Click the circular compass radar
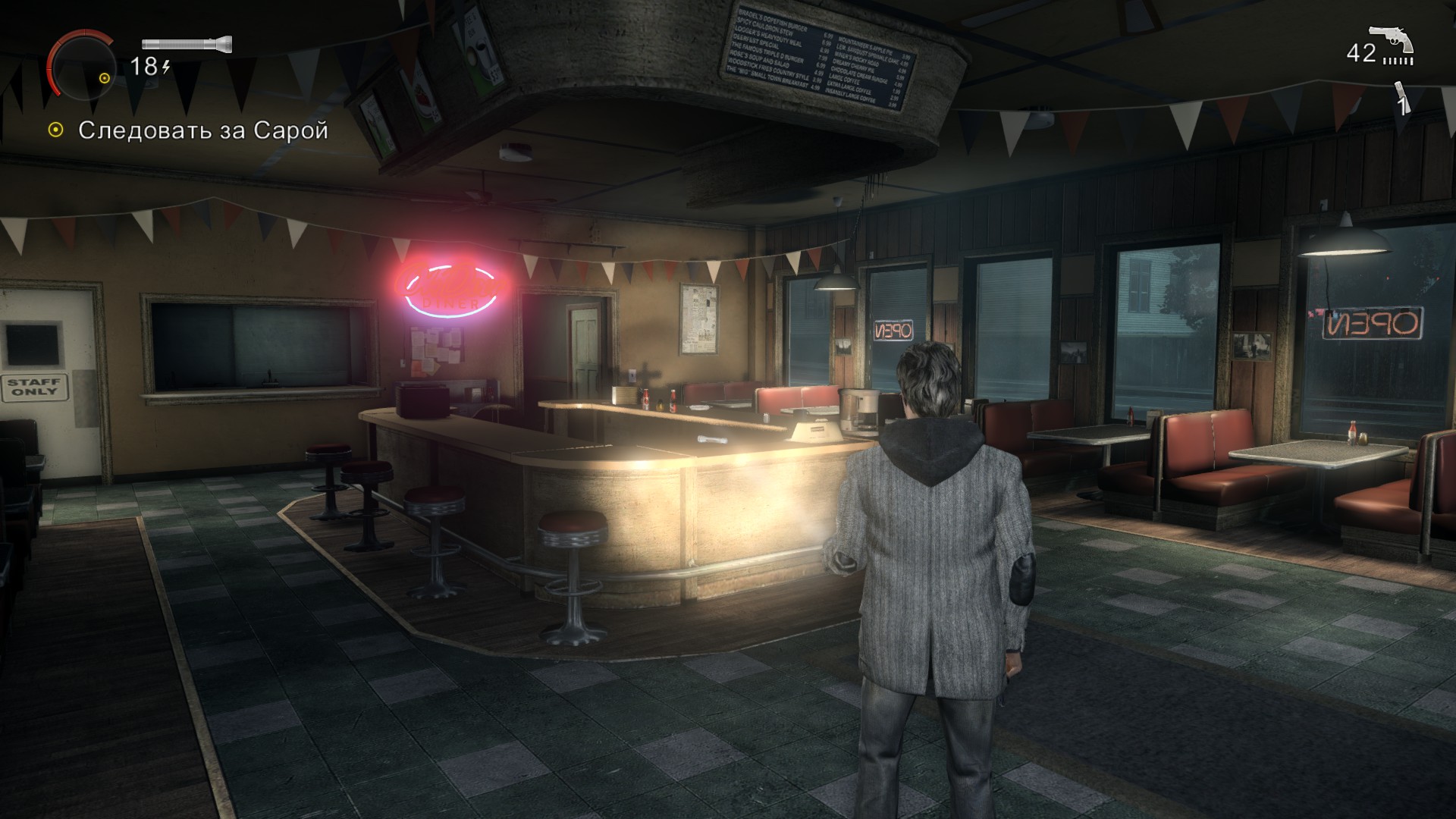The width and height of the screenshot is (1456, 819). (82, 66)
